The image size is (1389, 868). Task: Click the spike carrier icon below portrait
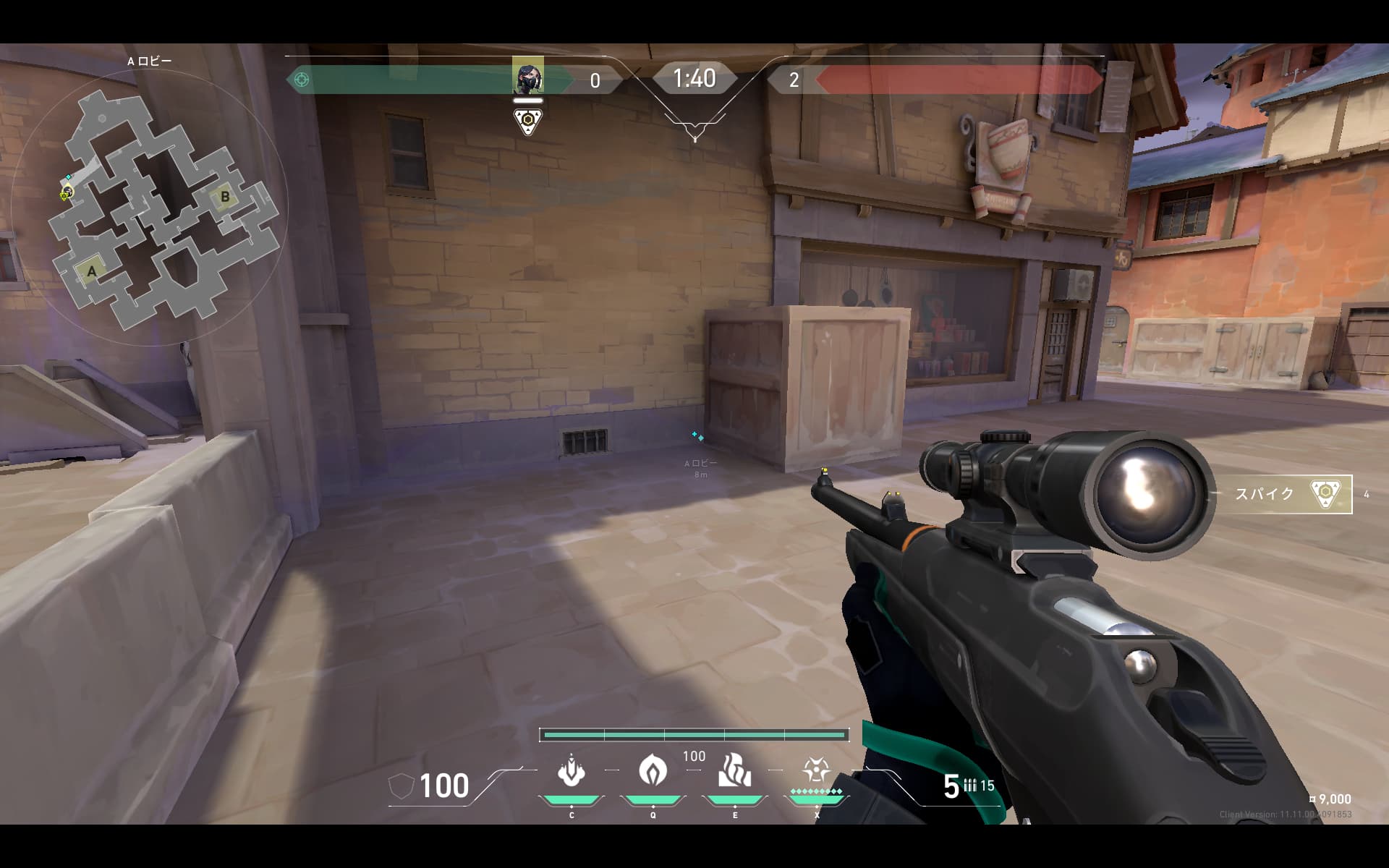(528, 120)
